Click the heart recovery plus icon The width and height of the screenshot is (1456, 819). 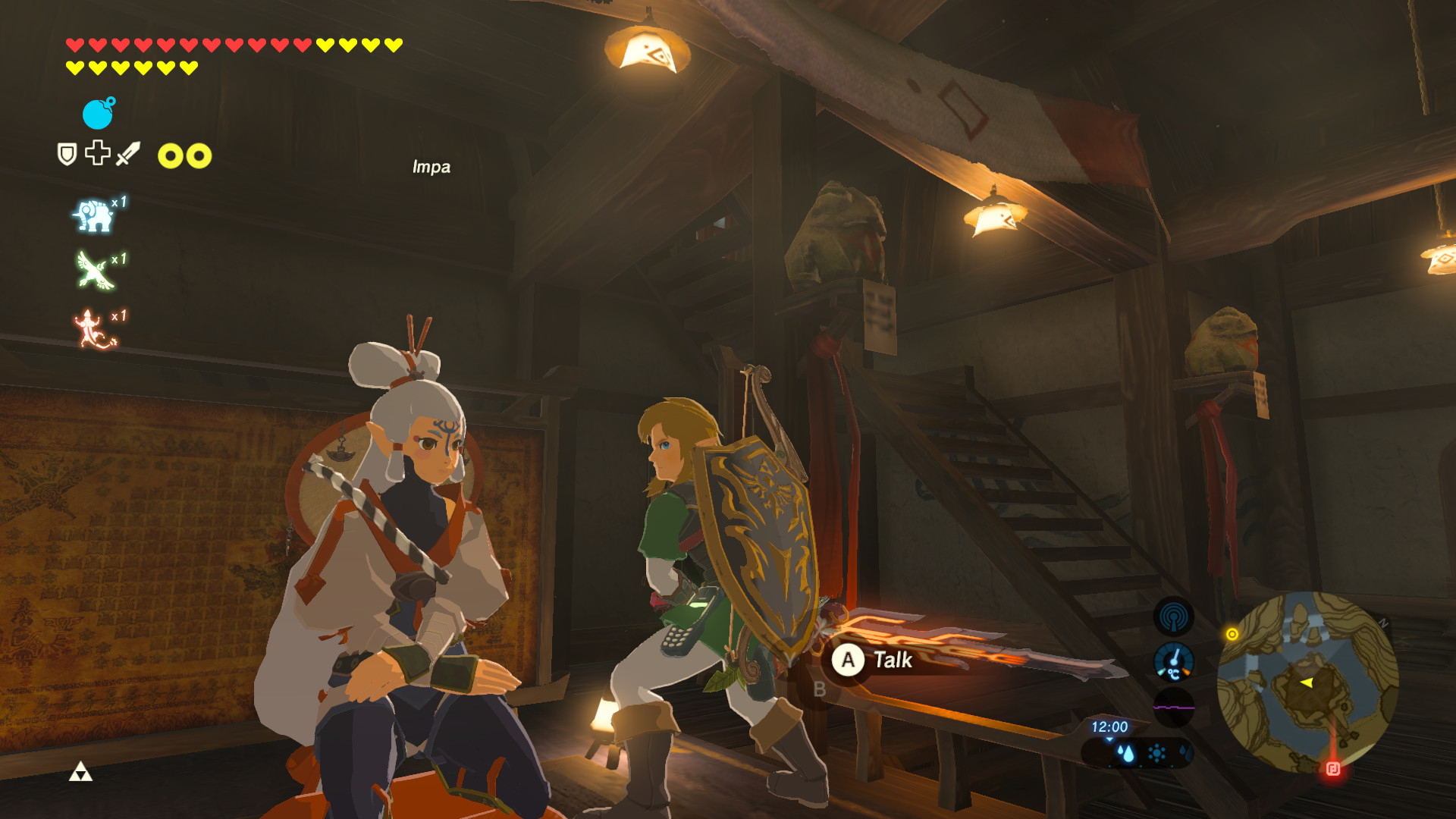(96, 153)
